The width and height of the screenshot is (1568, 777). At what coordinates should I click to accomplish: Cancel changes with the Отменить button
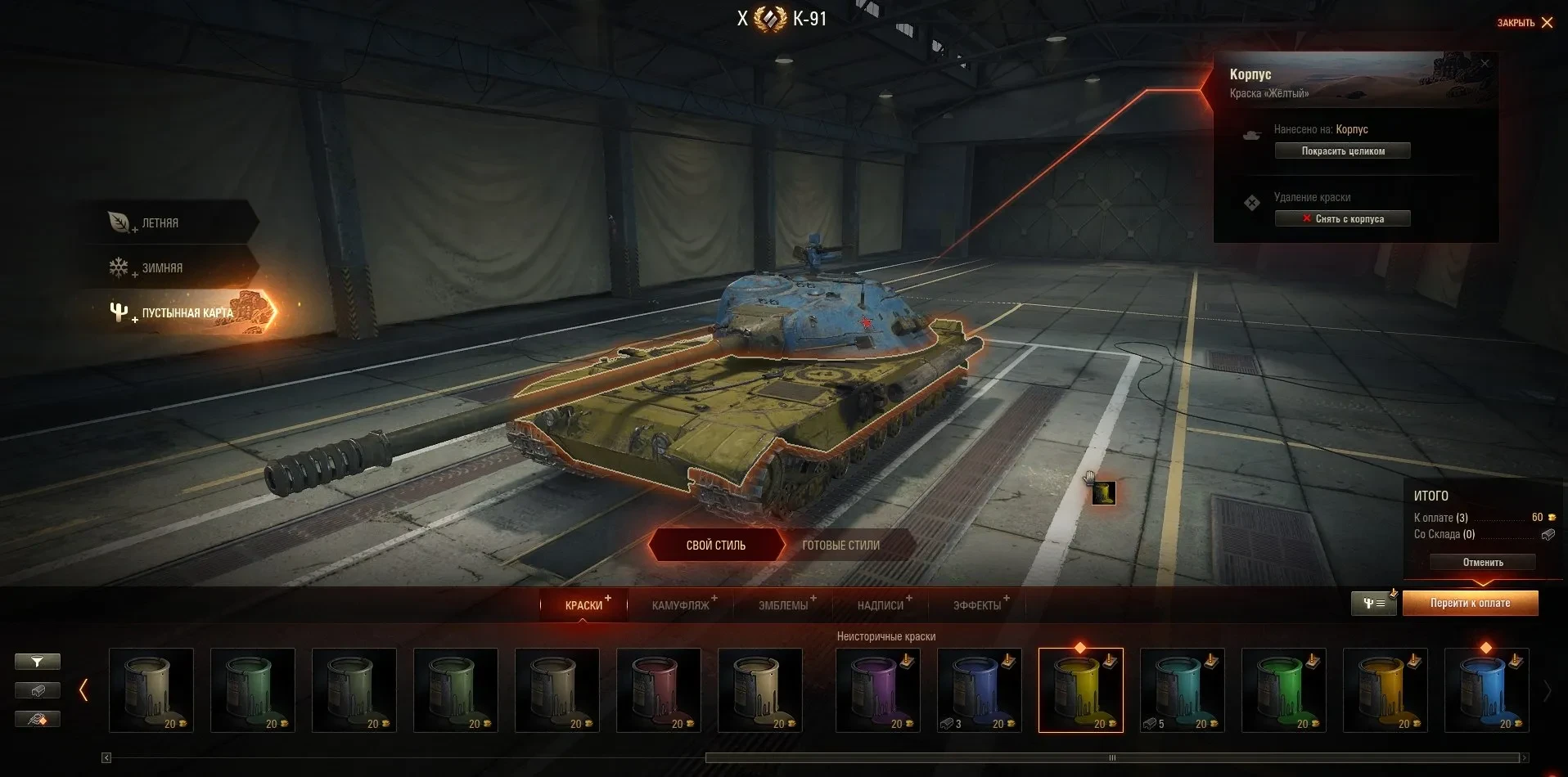pyautogui.click(x=1482, y=562)
